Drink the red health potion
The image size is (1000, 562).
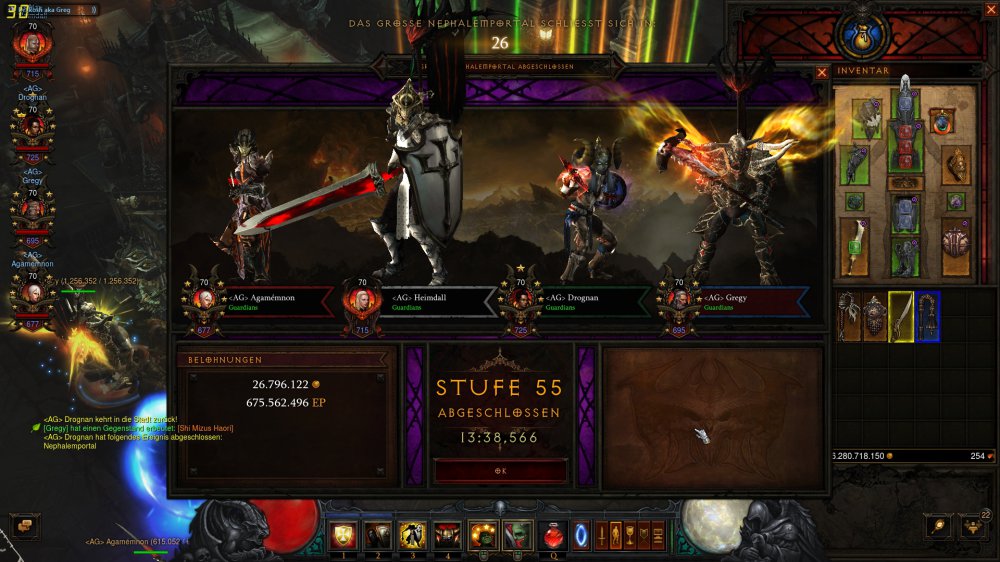[x=551, y=535]
